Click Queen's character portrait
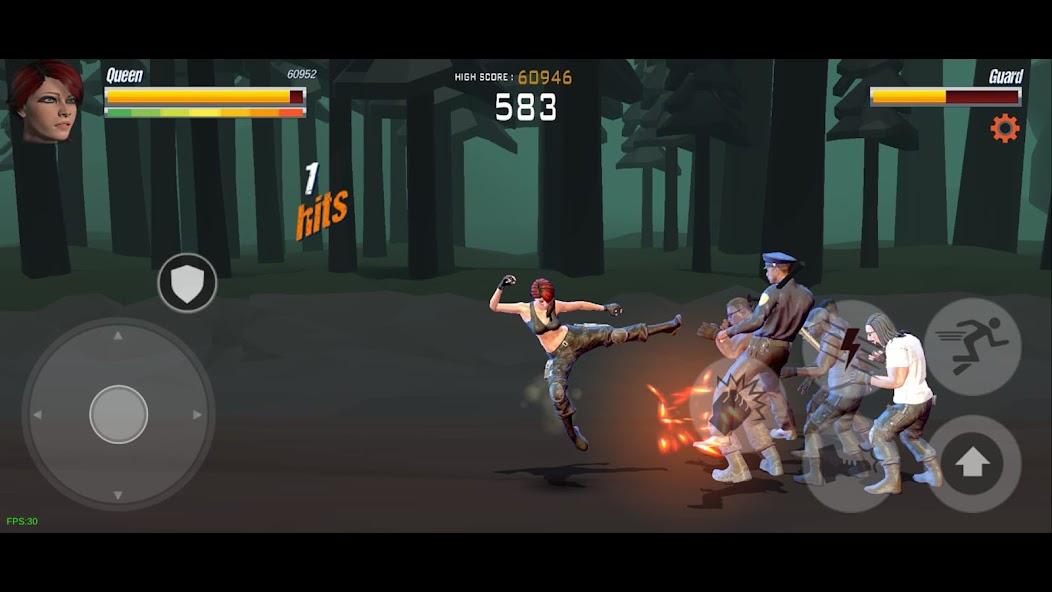Viewport: 1052px width, 592px height. coord(46,102)
